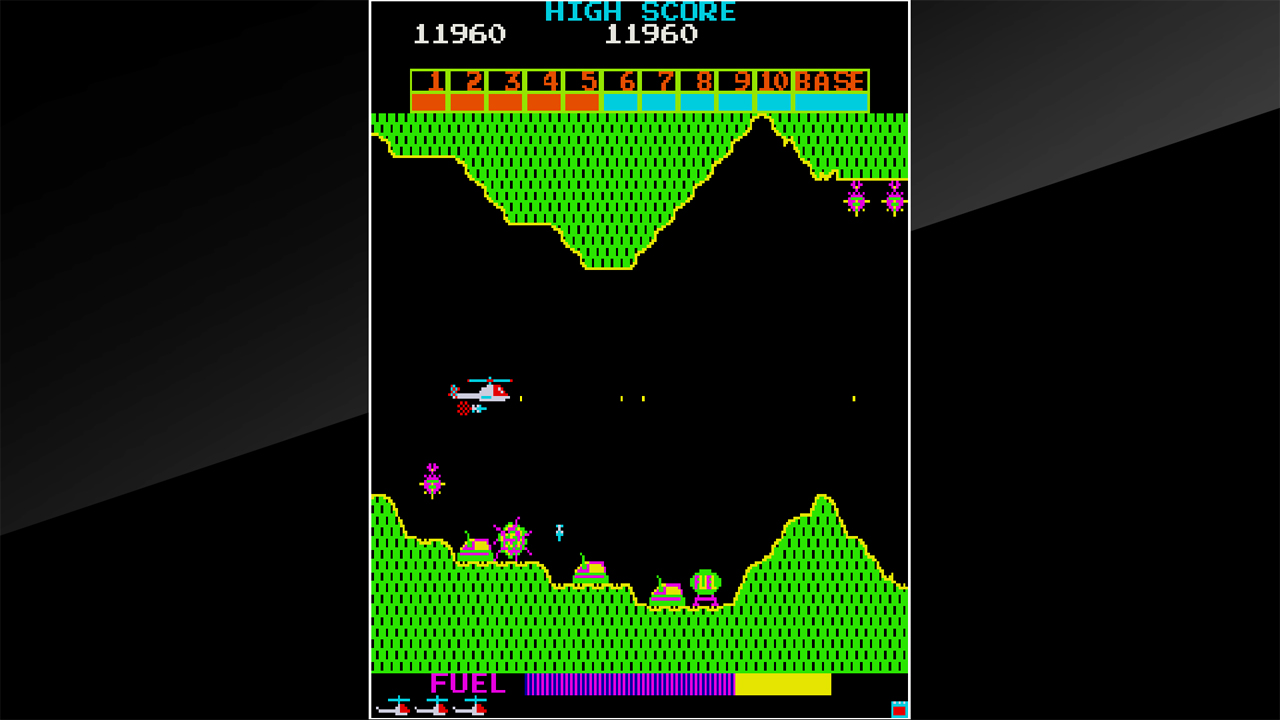Open the HIGH SCORE heading
This screenshot has height=720, width=1280.
coord(639,13)
